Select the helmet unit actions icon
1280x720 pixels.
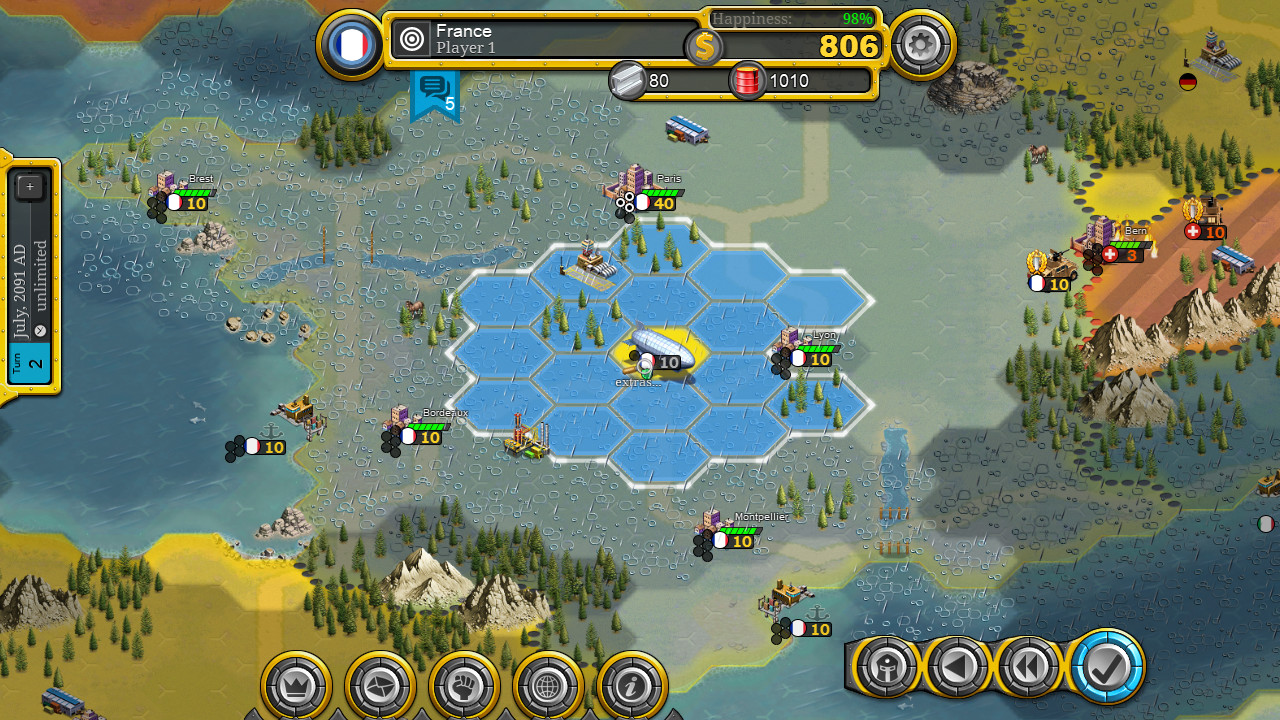(886, 666)
